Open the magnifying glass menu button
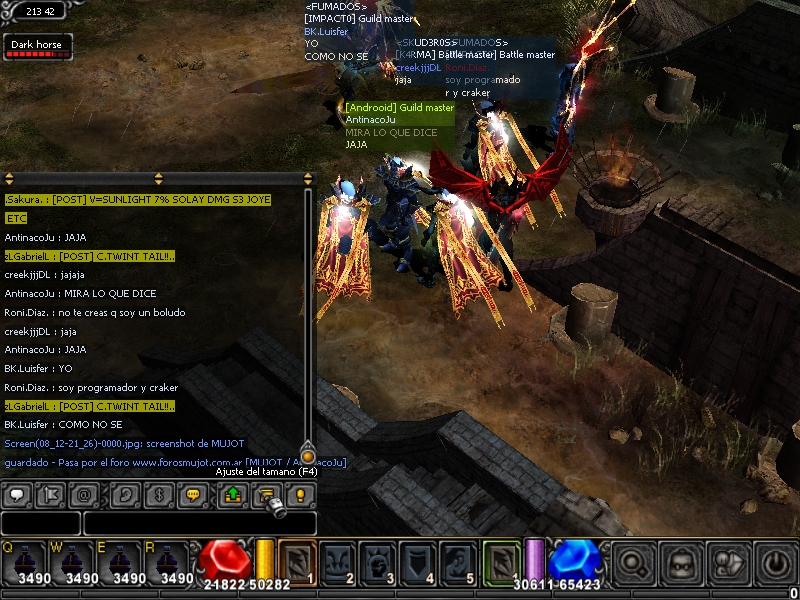800x600 pixels. (633, 563)
